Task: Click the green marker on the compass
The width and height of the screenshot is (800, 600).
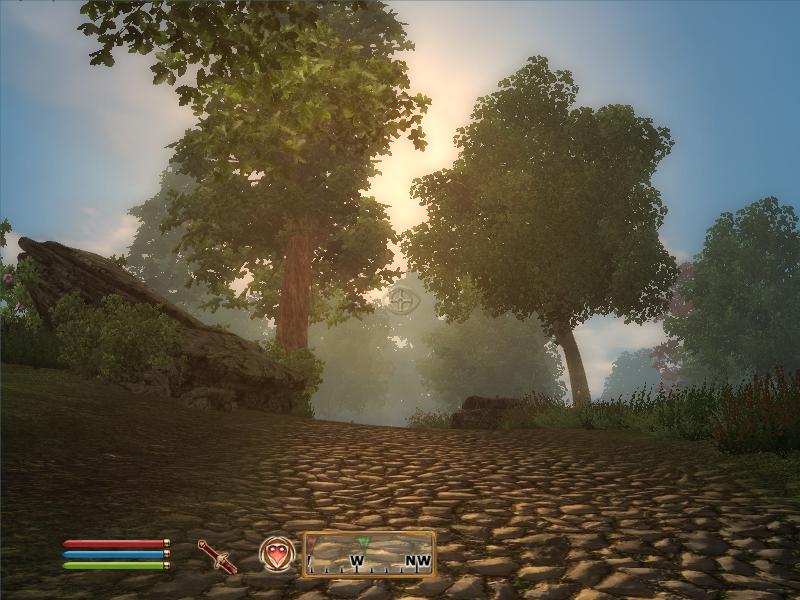Action: coord(363,543)
